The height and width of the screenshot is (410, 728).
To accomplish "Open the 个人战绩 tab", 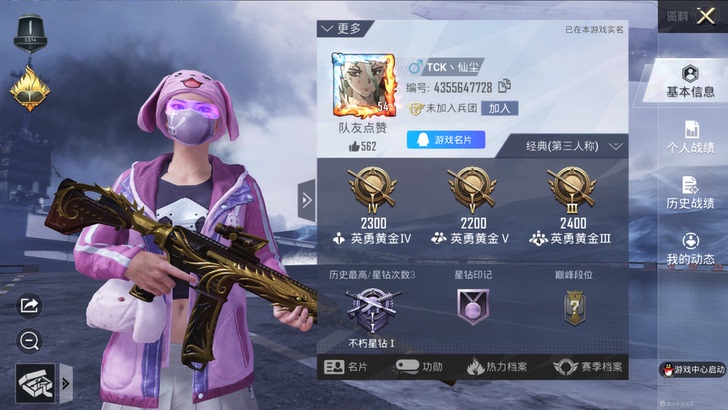I will [690, 137].
